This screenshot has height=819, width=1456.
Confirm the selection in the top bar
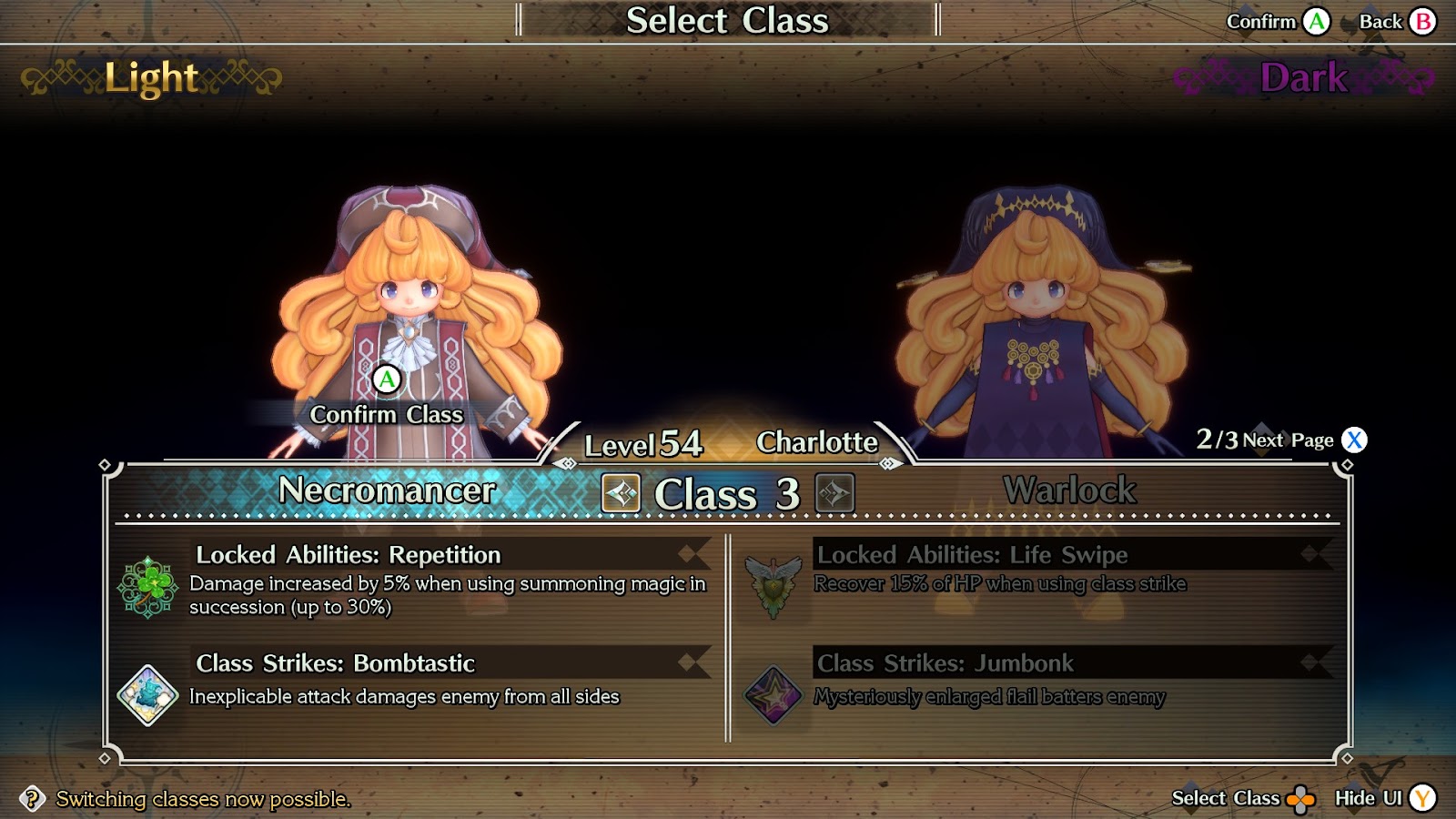1316,22
